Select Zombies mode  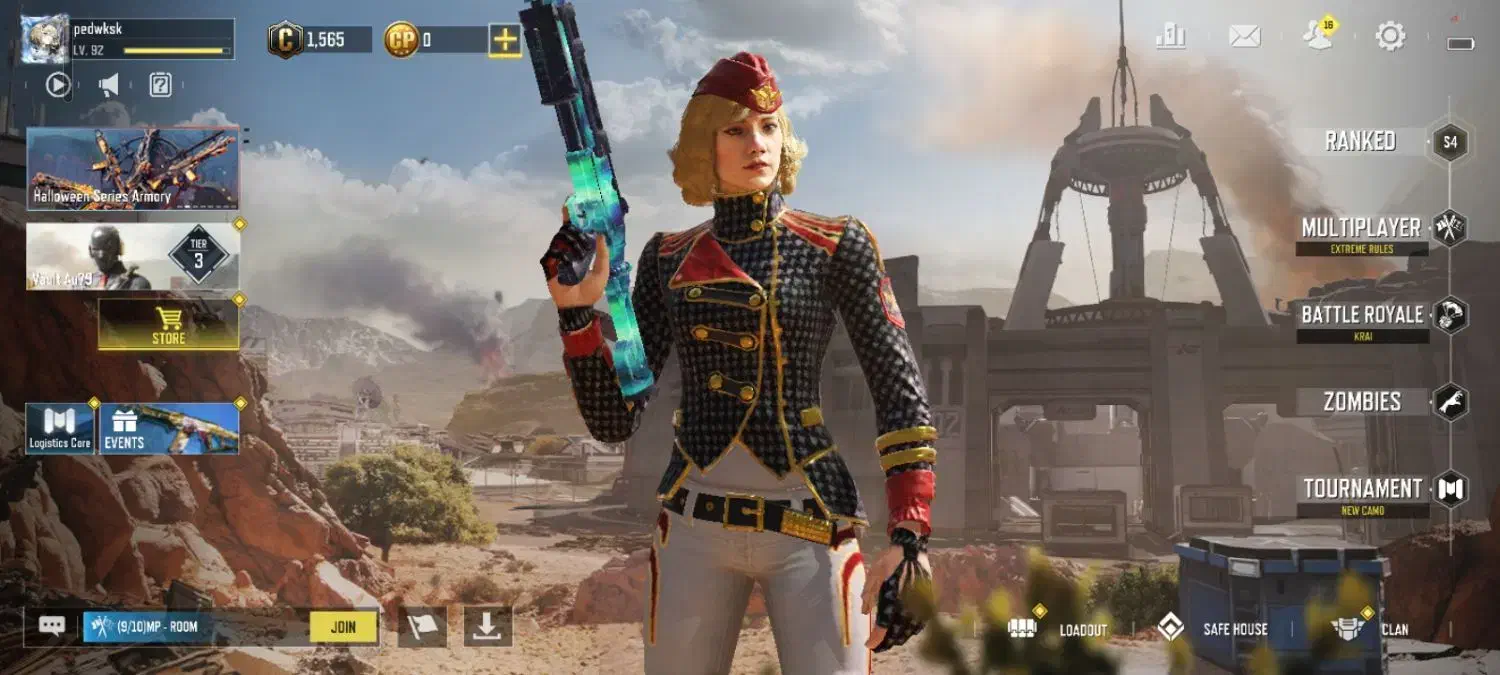tap(1362, 402)
